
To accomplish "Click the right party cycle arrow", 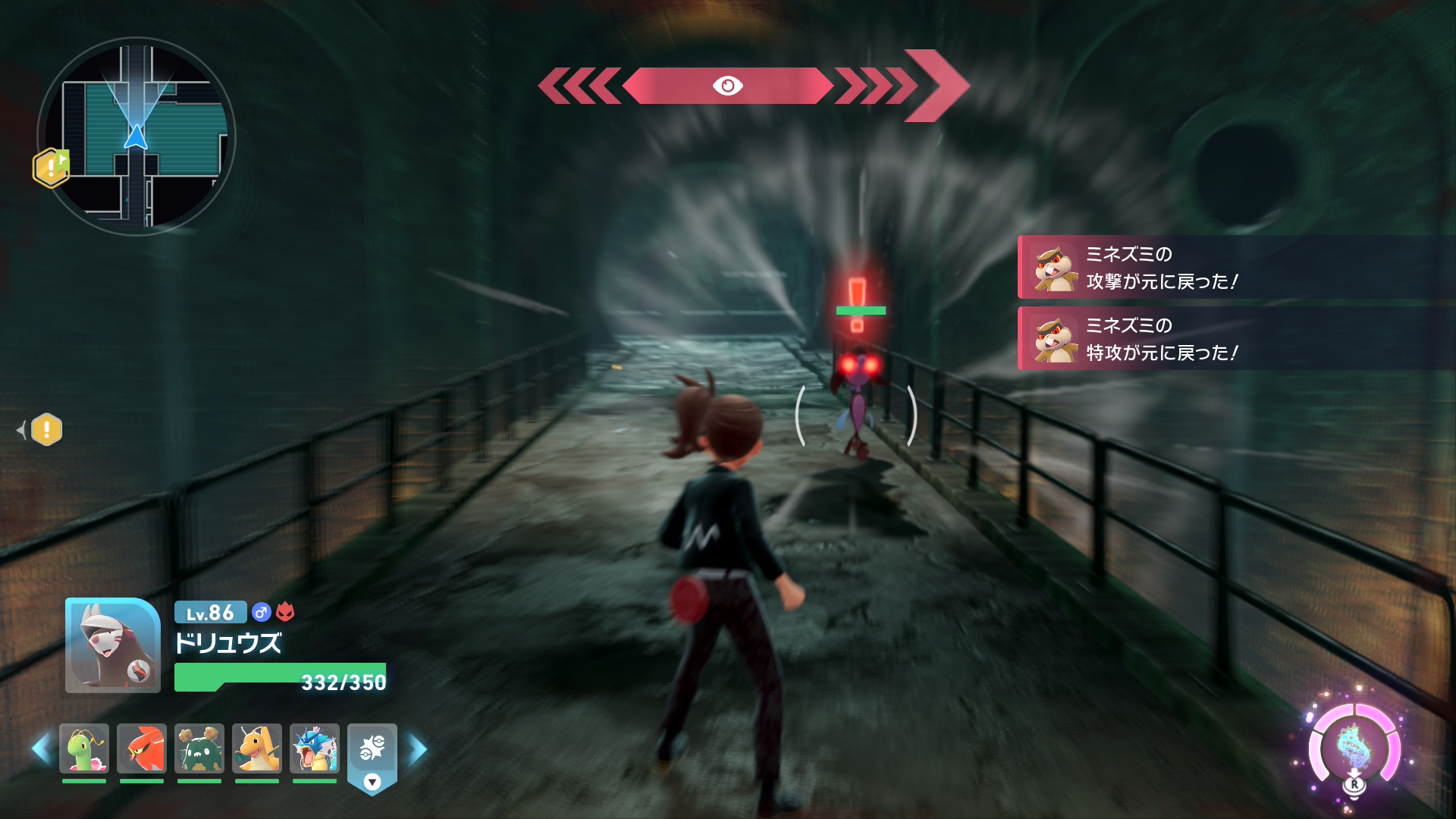I will (x=418, y=749).
